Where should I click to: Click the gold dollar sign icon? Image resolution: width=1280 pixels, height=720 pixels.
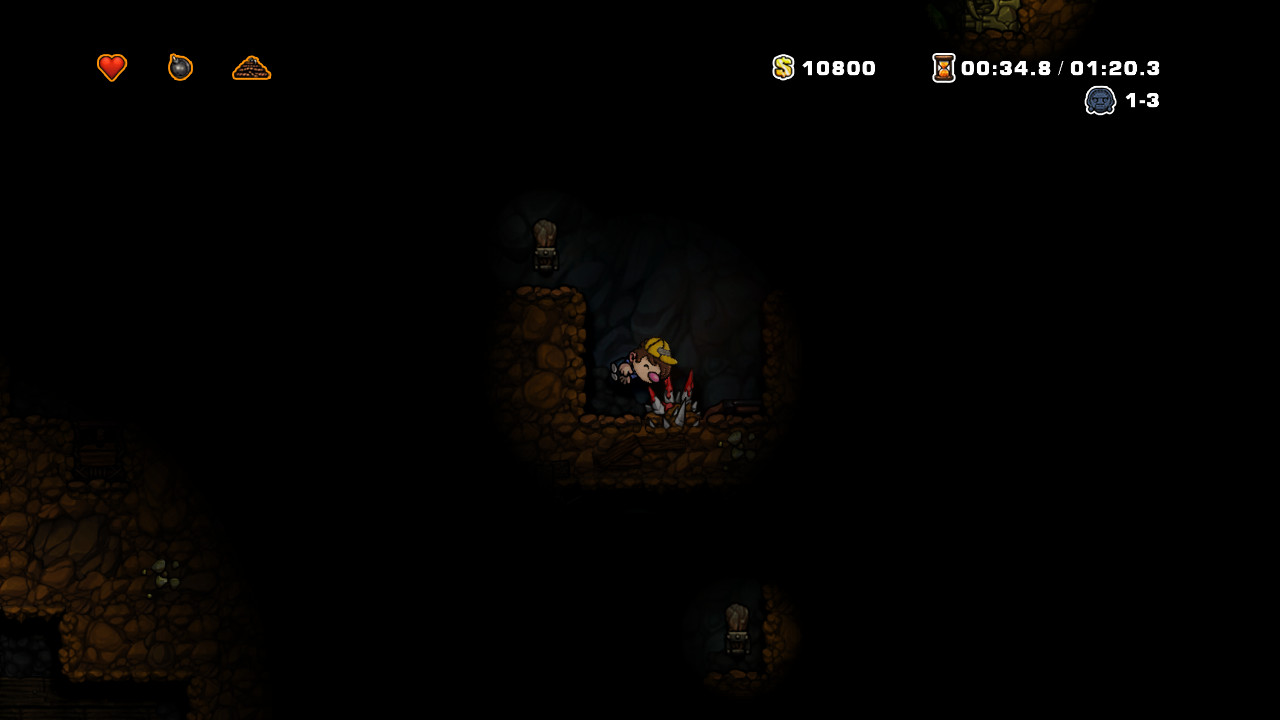(x=783, y=68)
